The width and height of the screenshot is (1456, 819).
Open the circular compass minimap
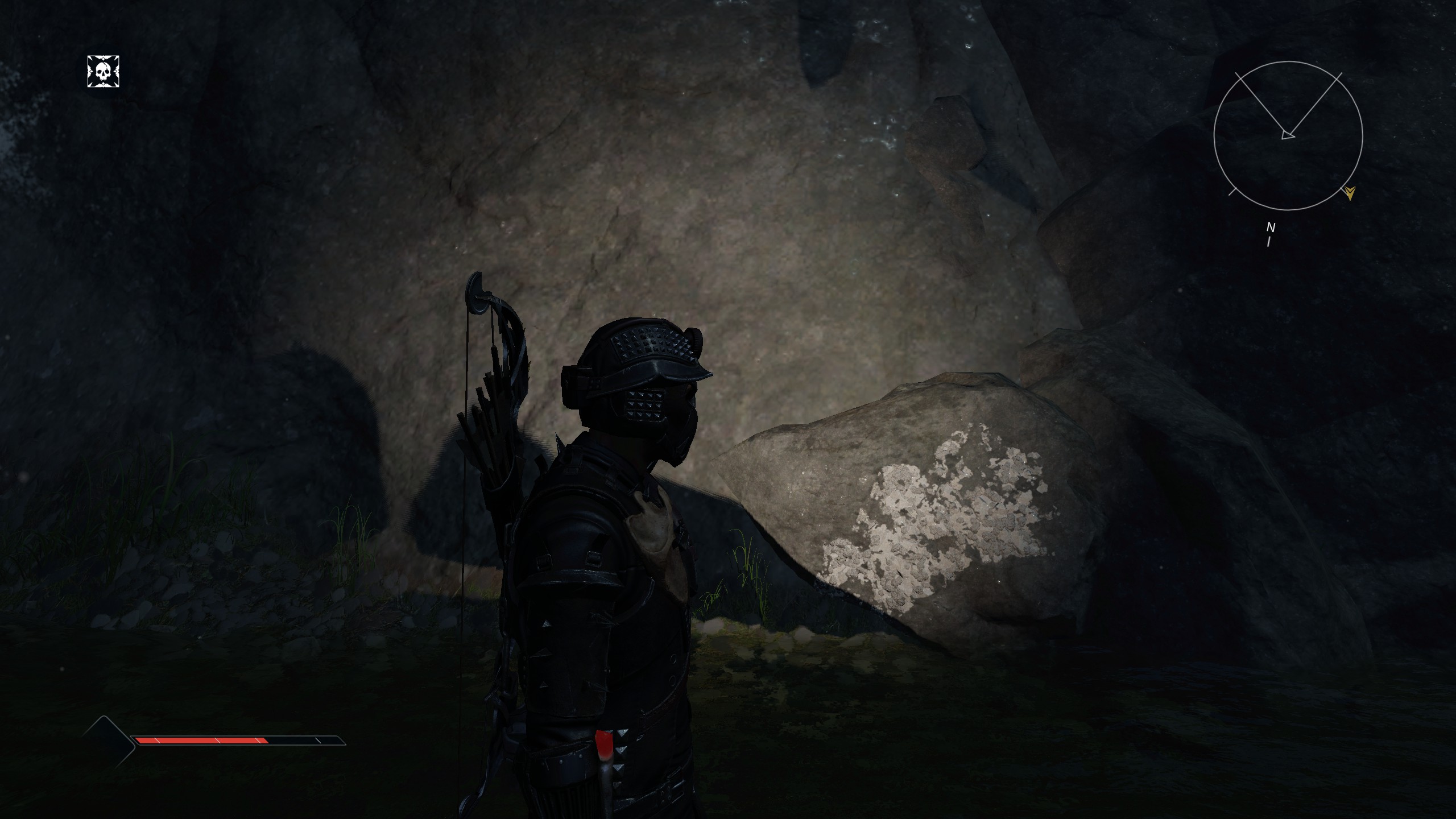[x=1288, y=136]
